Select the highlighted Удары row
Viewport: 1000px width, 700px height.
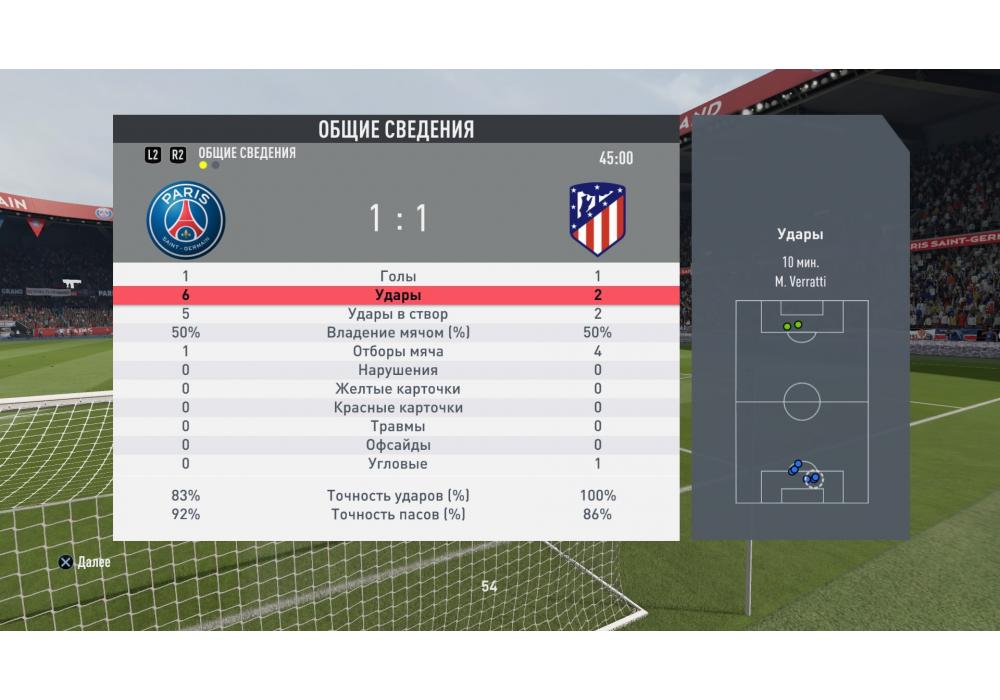coord(397,295)
